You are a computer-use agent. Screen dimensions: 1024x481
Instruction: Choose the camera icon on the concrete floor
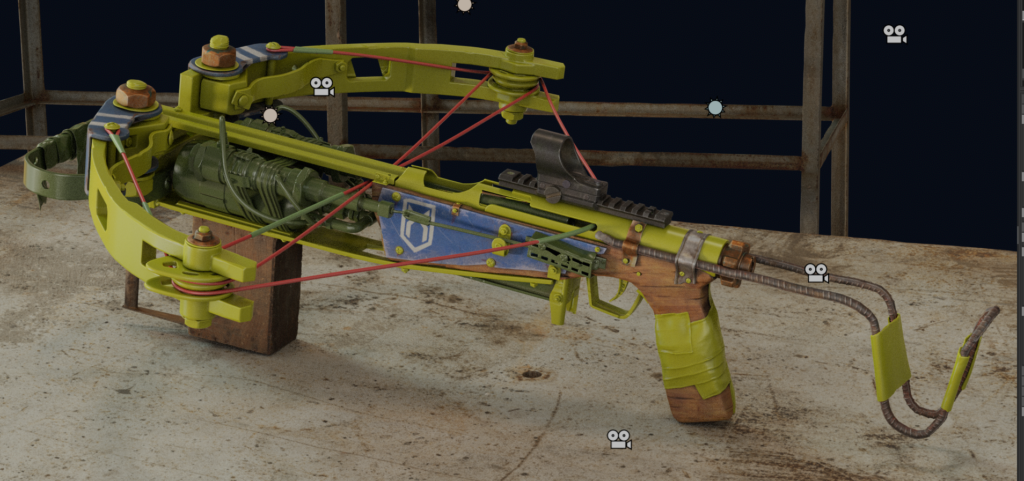point(619,439)
